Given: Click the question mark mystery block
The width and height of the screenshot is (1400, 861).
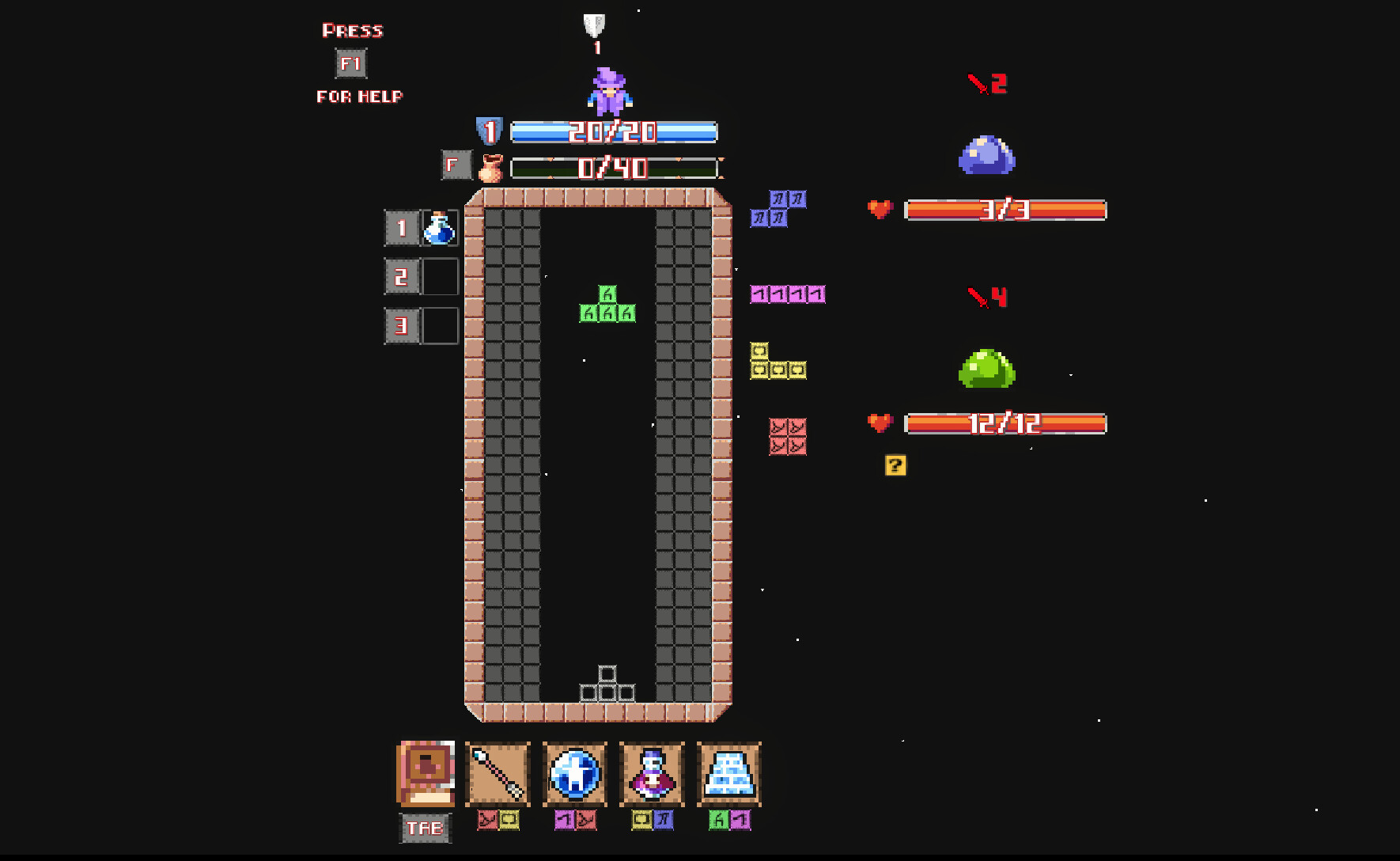Looking at the screenshot, I should pos(895,465).
